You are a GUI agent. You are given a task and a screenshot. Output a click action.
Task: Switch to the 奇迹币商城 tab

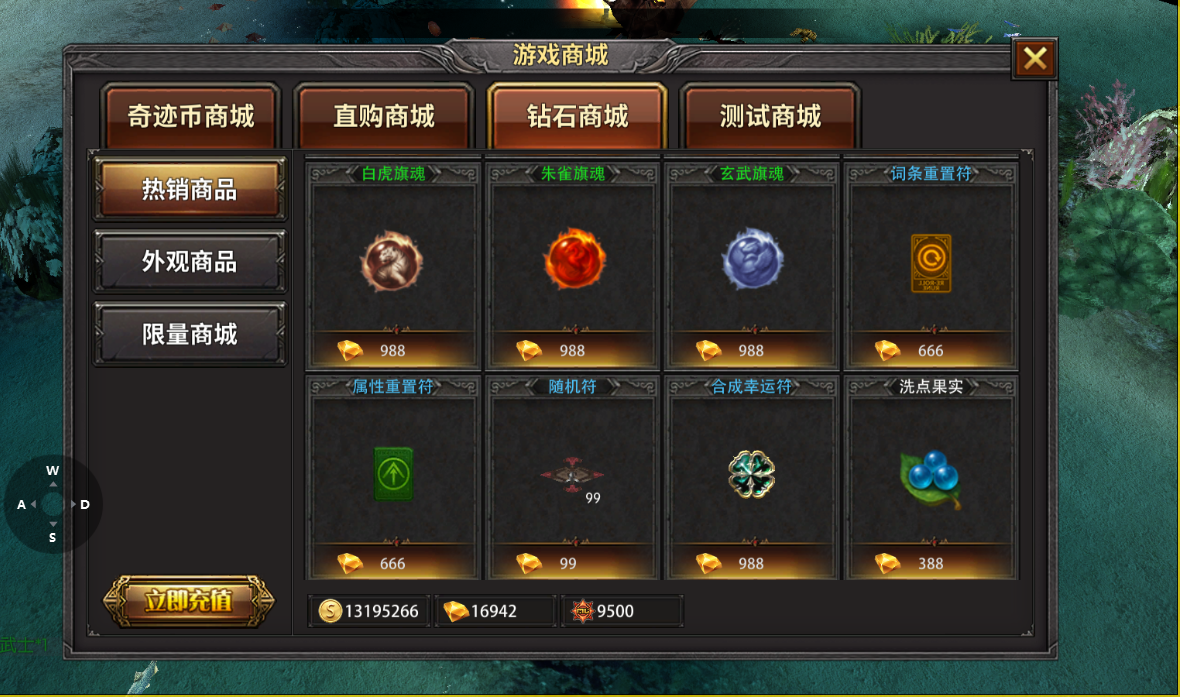click(x=191, y=116)
